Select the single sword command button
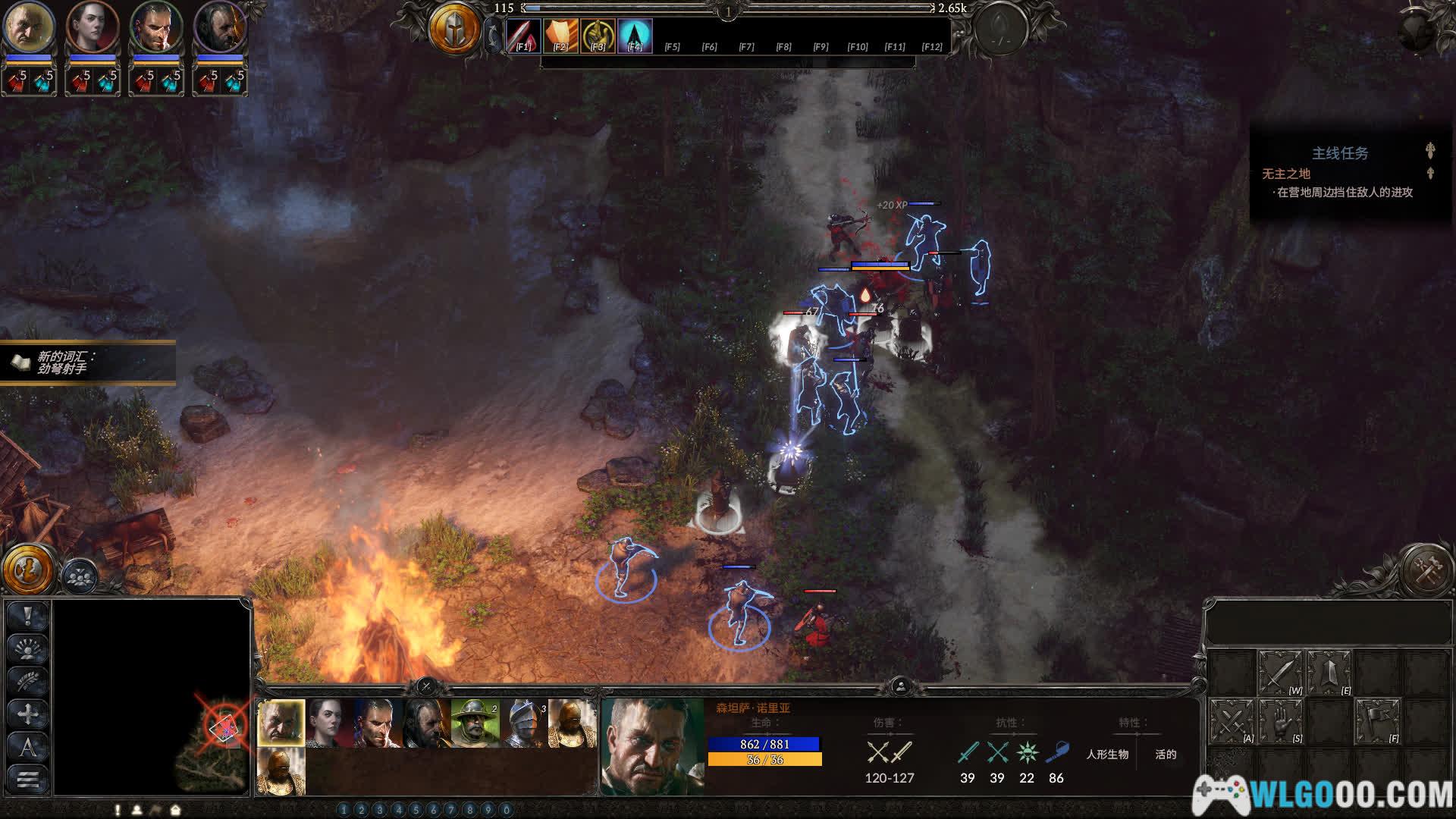This screenshot has height=819, width=1456. pos(1280,672)
